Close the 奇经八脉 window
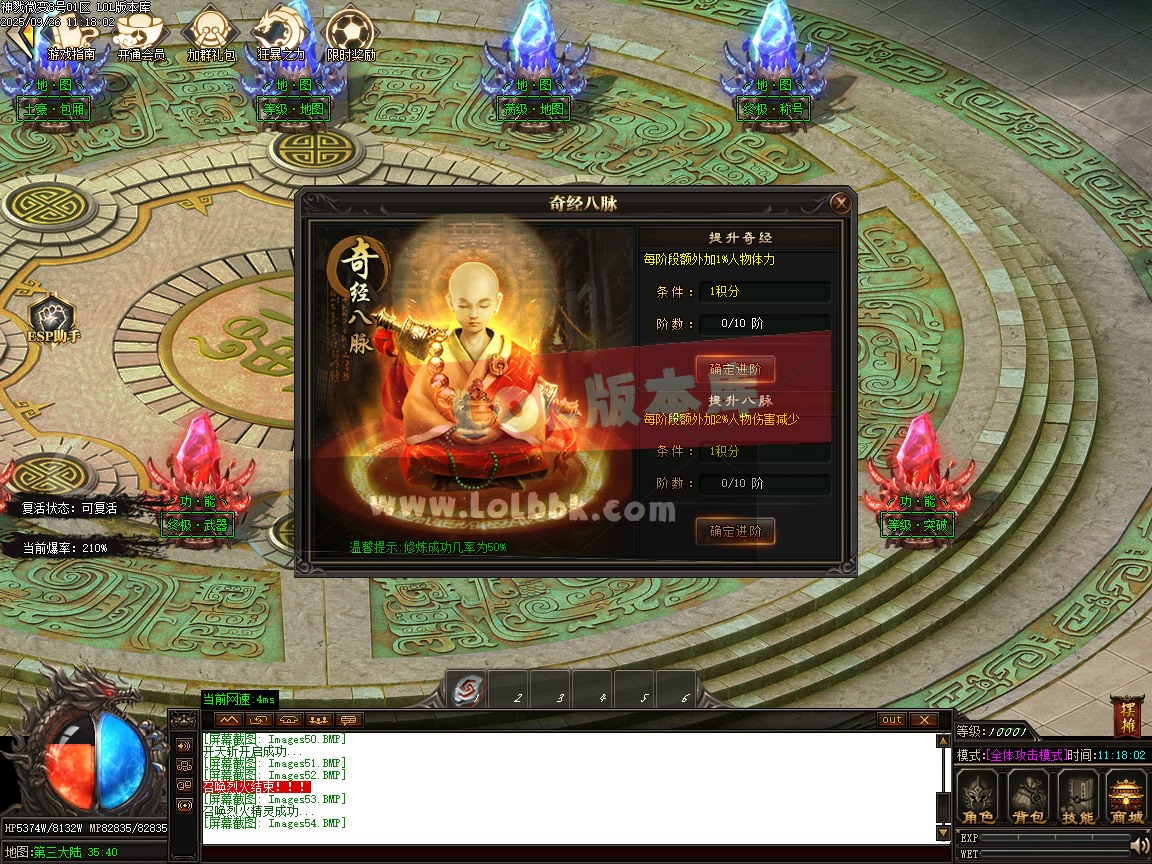 (841, 204)
